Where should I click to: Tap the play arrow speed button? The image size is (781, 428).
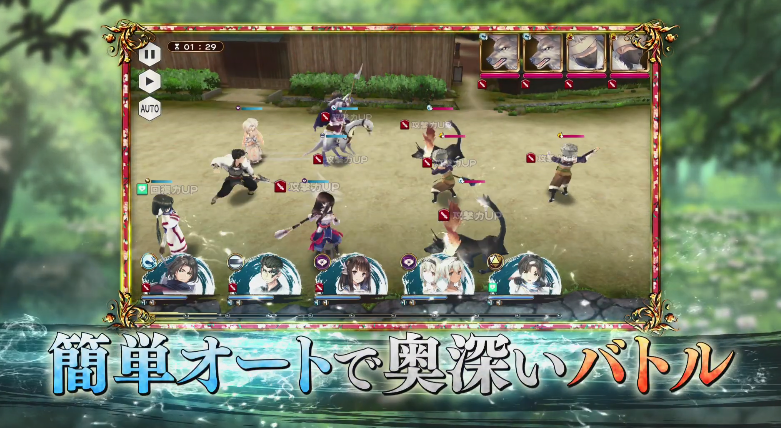(x=149, y=80)
